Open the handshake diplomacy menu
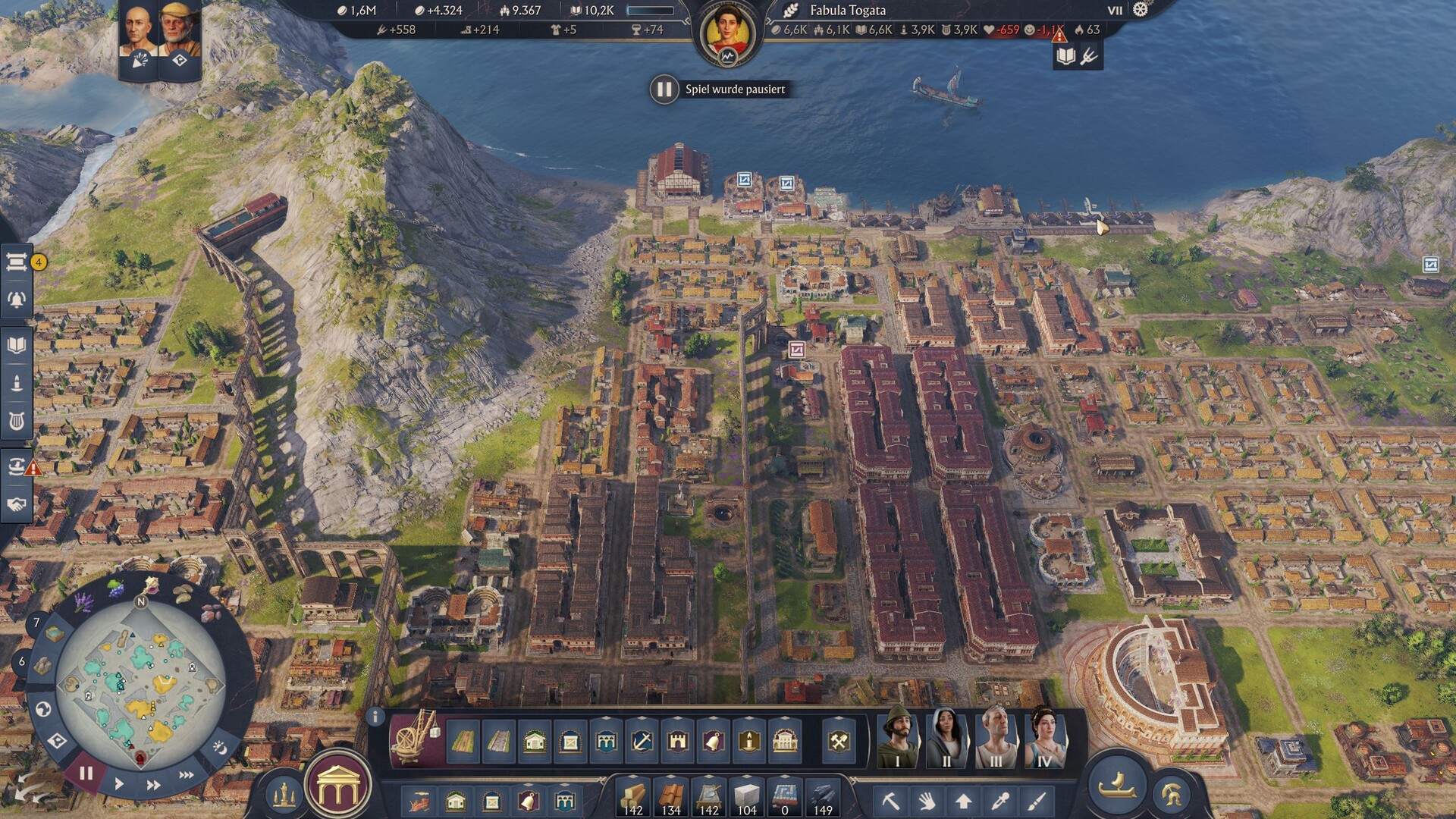Image resolution: width=1456 pixels, height=819 pixels. [x=17, y=504]
